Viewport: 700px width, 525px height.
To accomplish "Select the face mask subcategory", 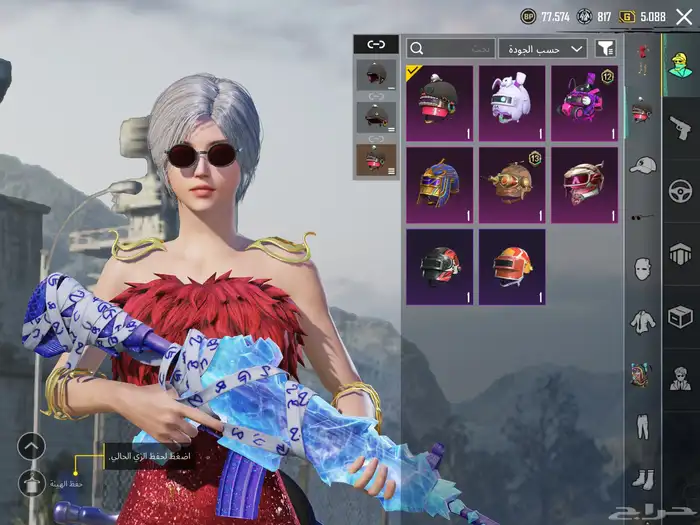I will click(643, 268).
